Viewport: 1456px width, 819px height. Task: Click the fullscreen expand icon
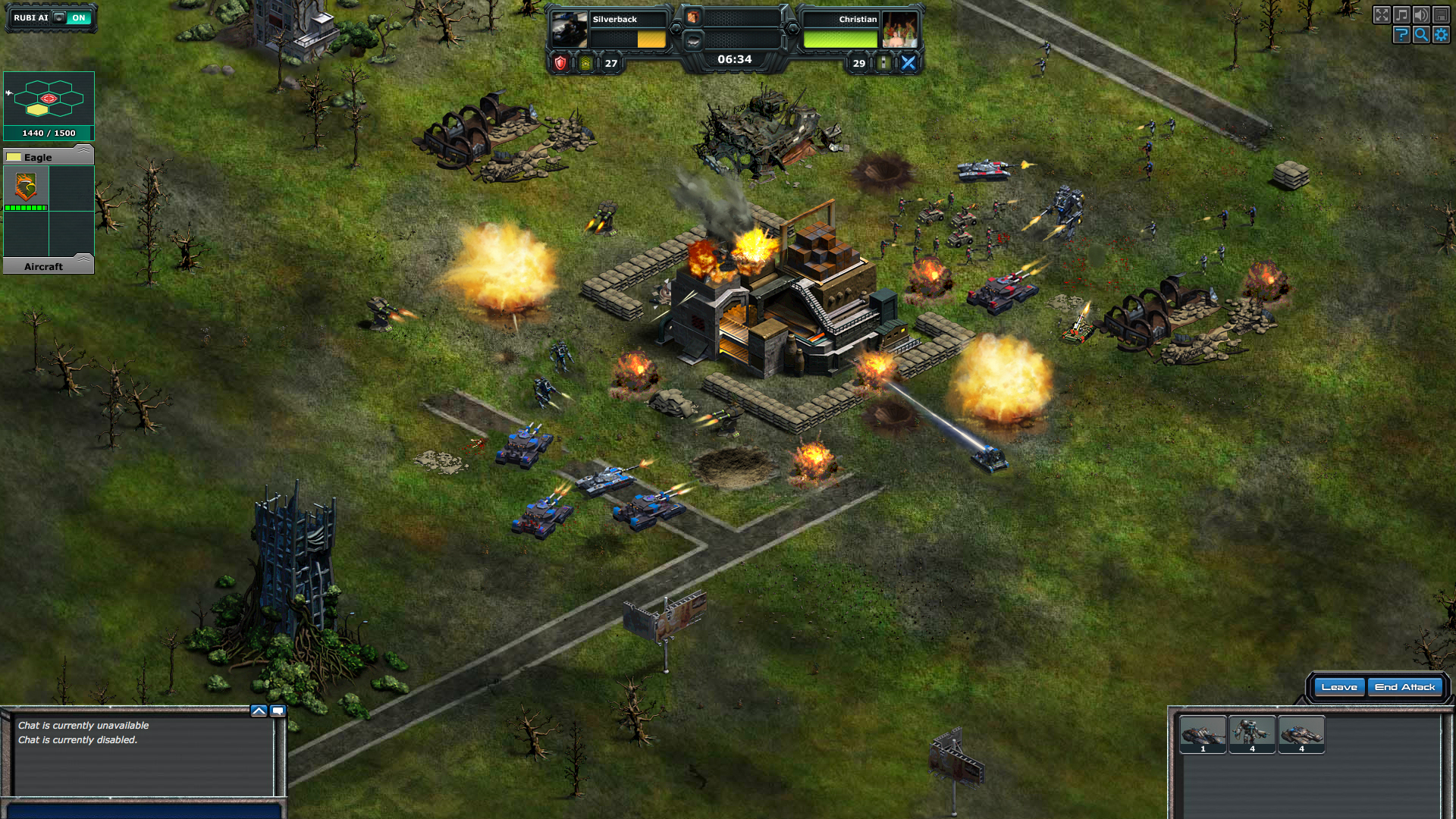pos(1382,13)
